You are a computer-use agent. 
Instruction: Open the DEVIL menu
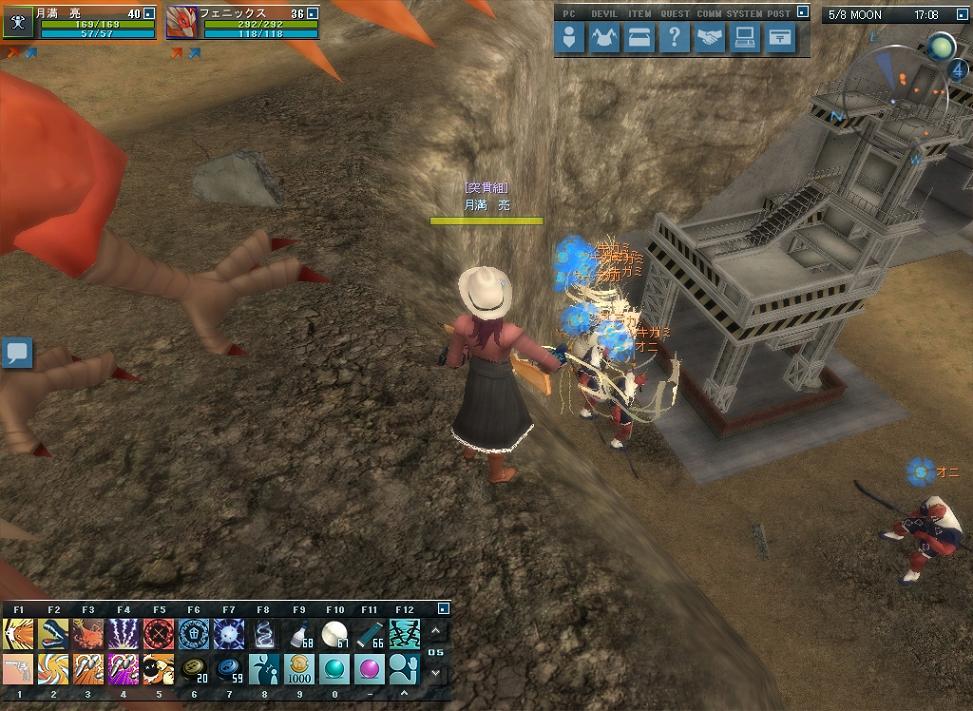605,39
